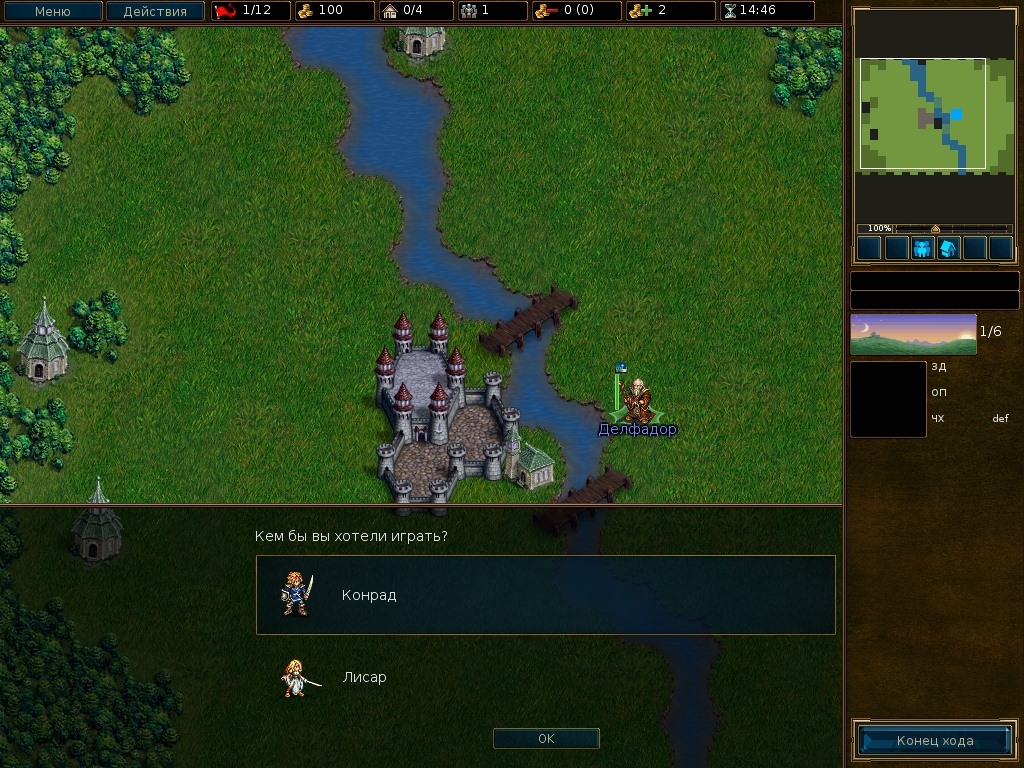1024x768 pixels.
Task: Open the Действия menu
Action: pyautogui.click(x=155, y=12)
